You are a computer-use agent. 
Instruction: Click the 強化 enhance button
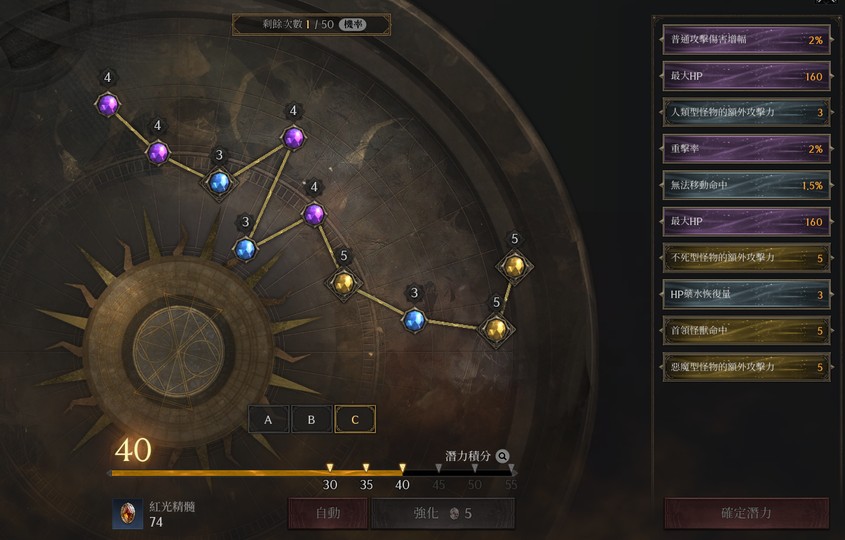click(442, 513)
